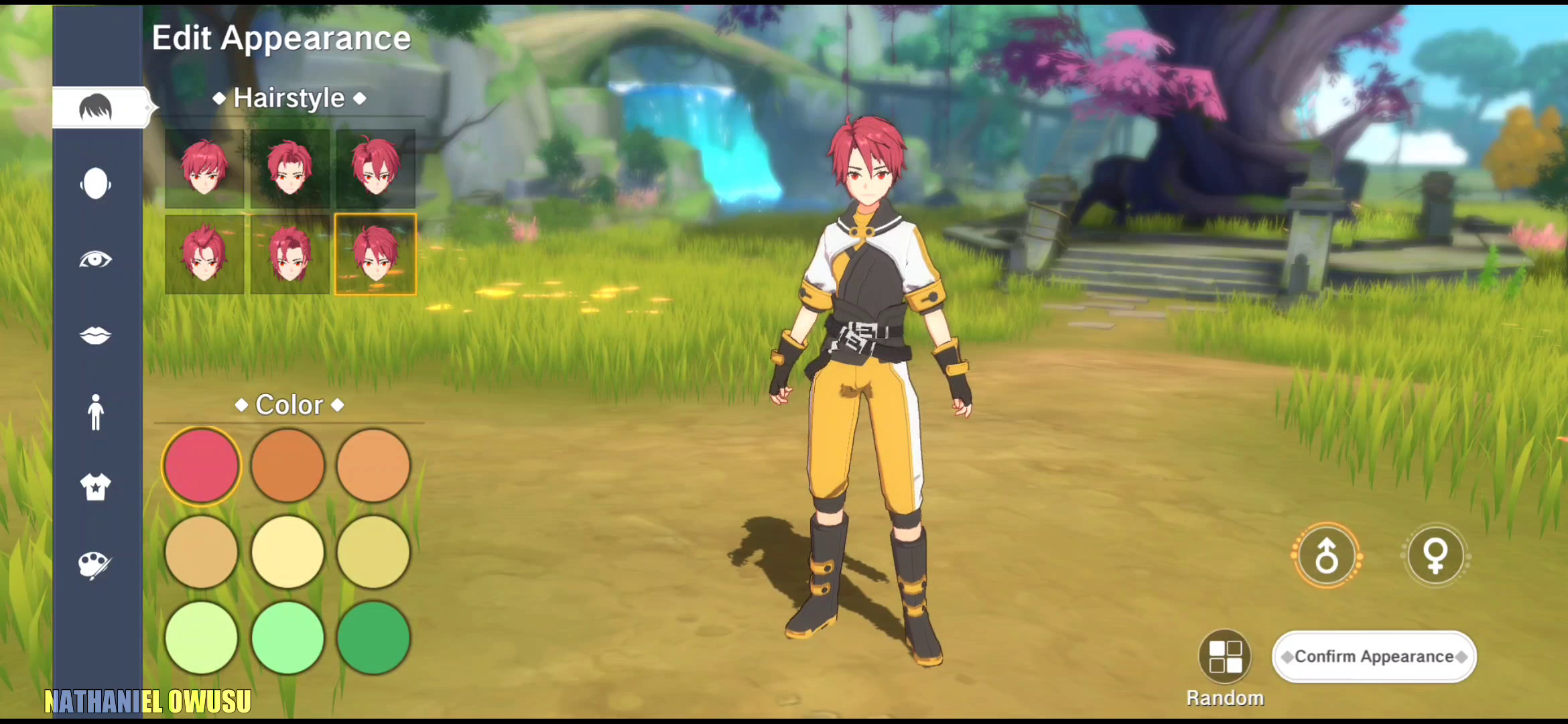This screenshot has height=724, width=1568.
Task: Switch to the Edit Appearance header
Action: (281, 38)
